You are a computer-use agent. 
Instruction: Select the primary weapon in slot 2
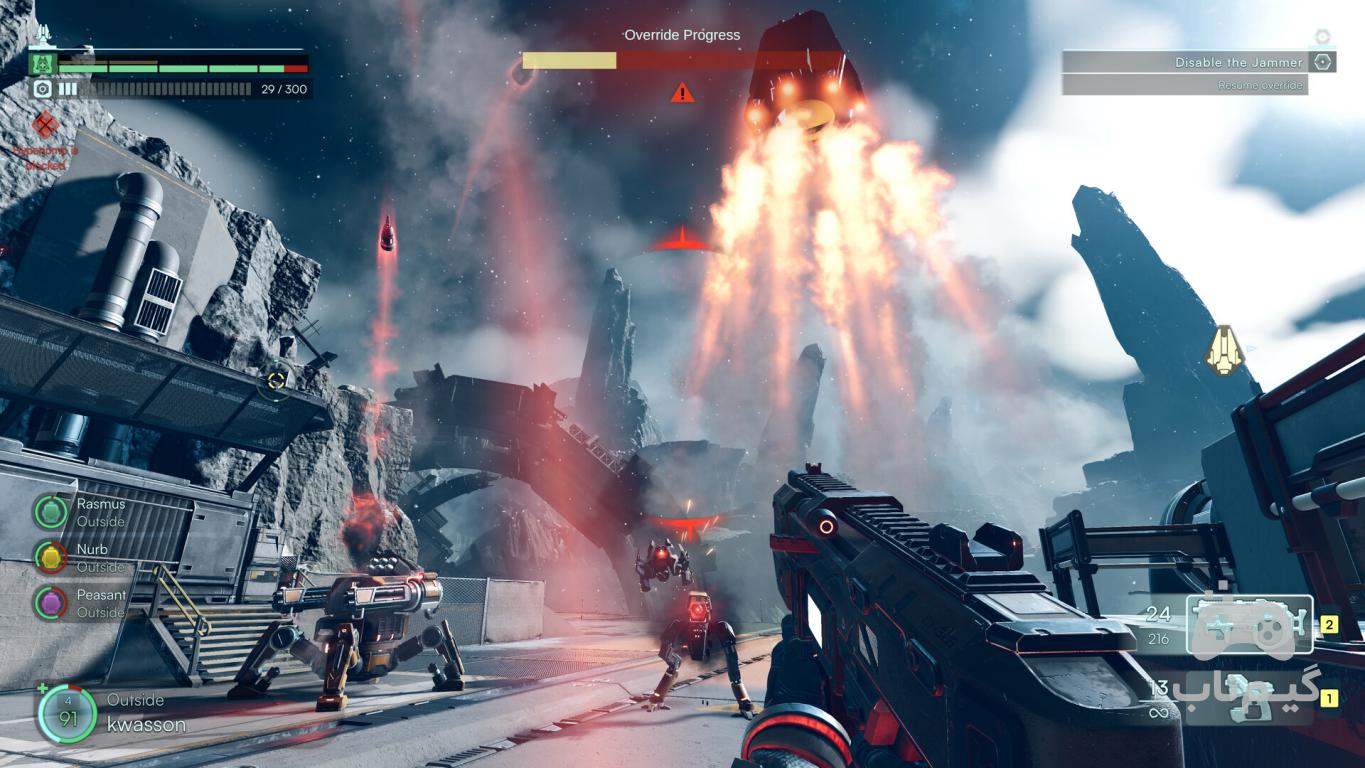[1249, 624]
